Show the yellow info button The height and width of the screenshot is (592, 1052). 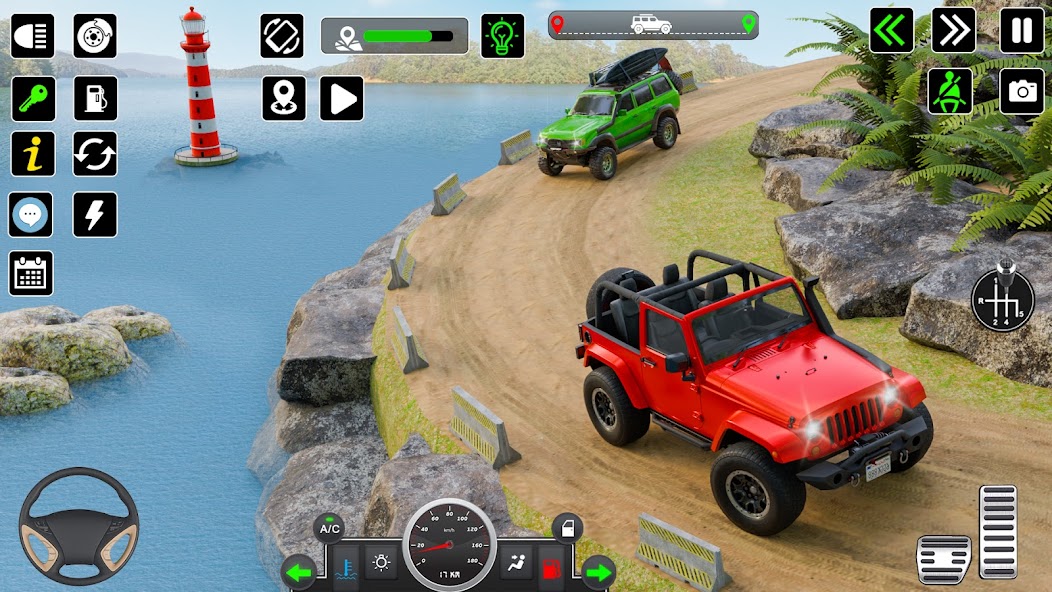point(32,154)
